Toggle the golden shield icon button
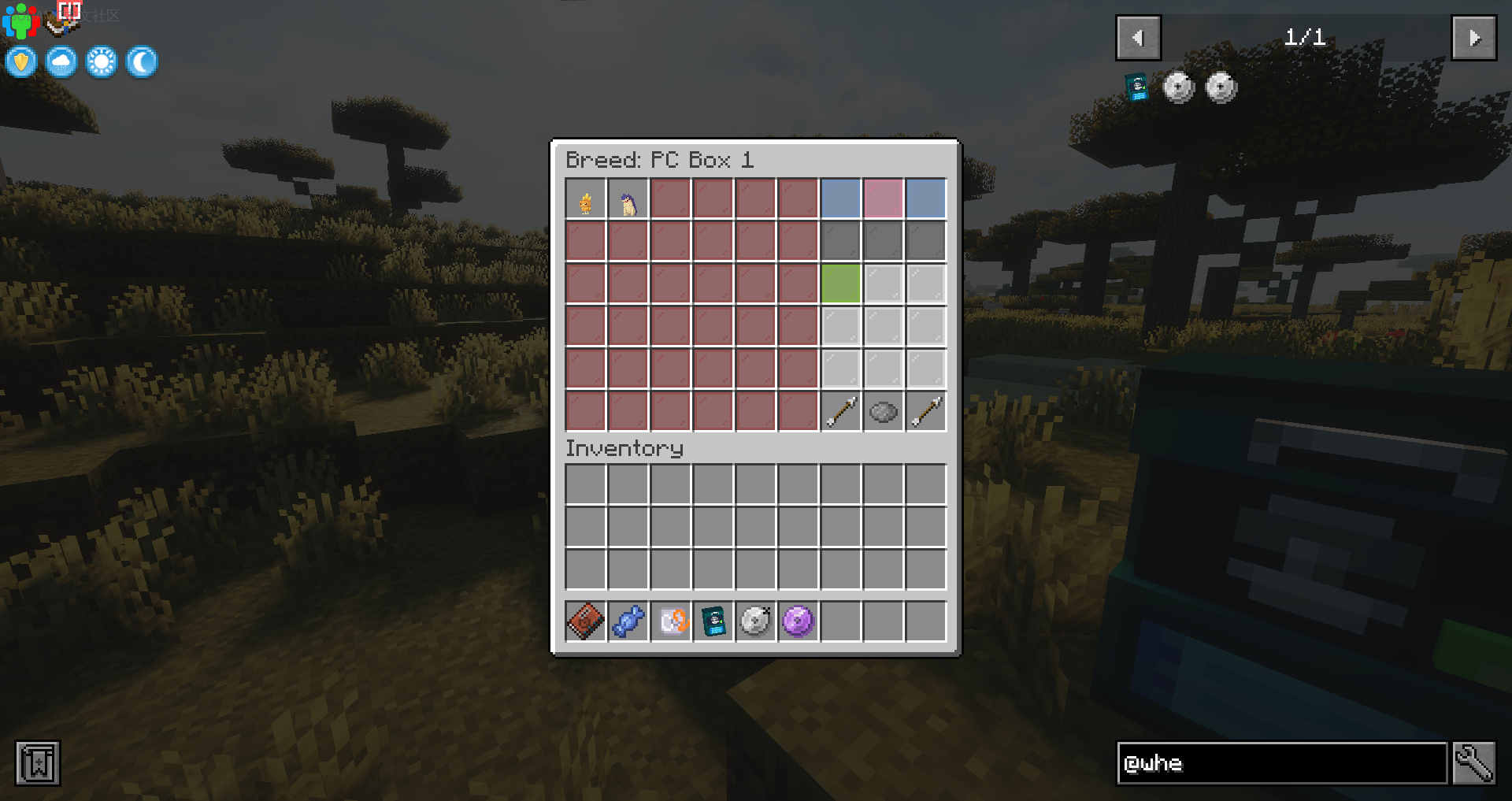The width and height of the screenshot is (1512, 801). point(21,61)
